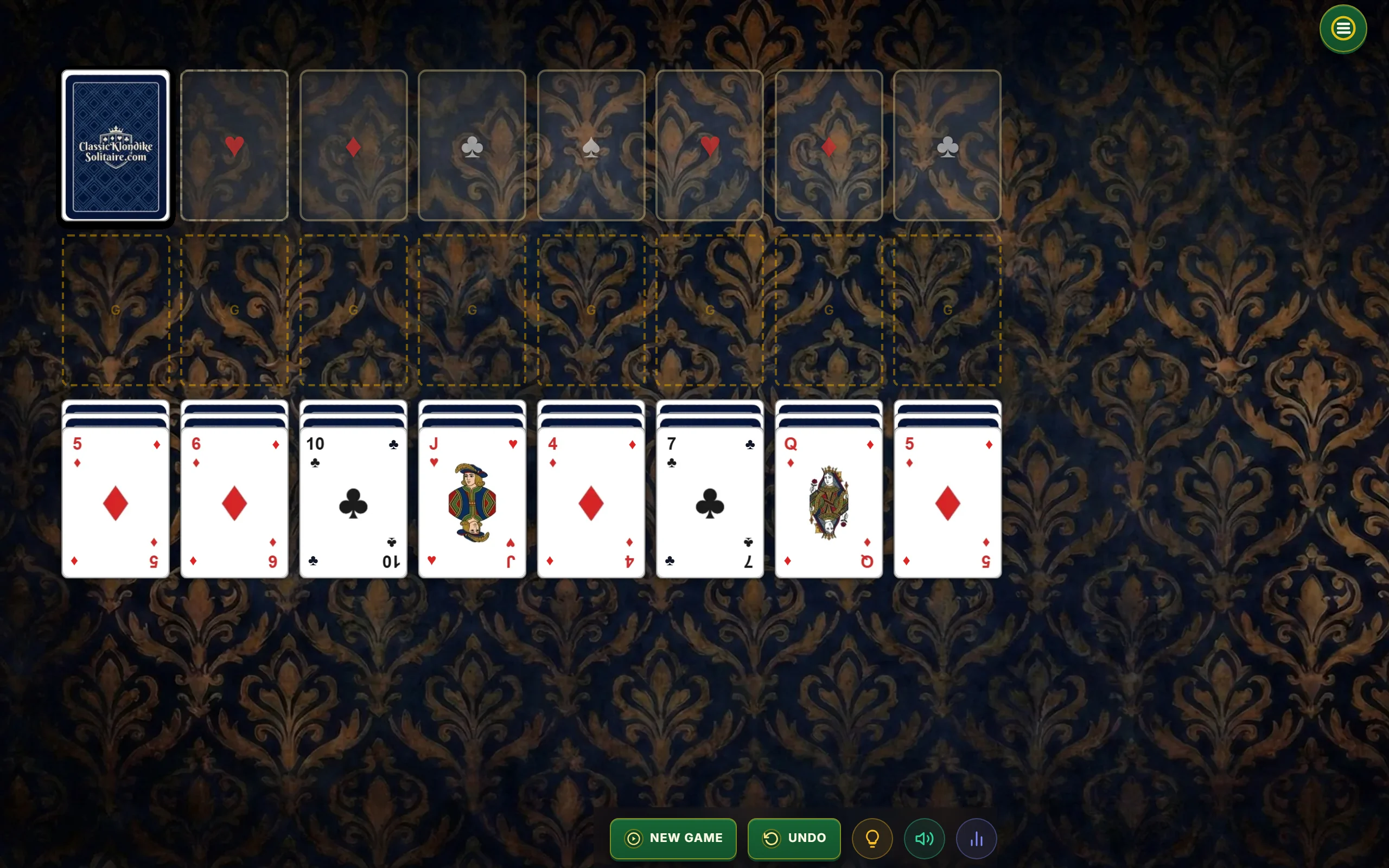
Task: Mute the game sound
Action: (x=924, y=838)
